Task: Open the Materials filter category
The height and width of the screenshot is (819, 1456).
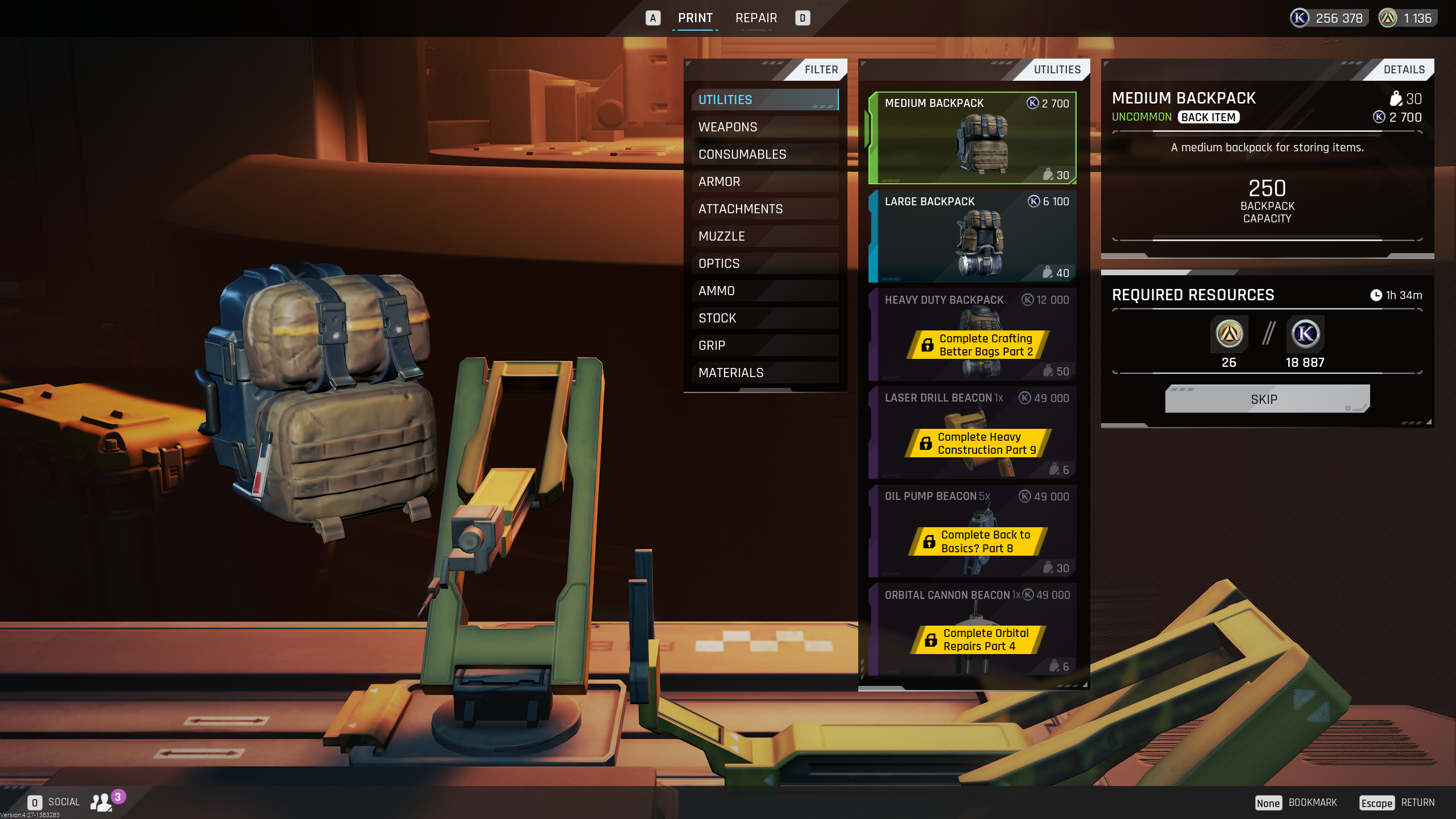Action: [764, 373]
